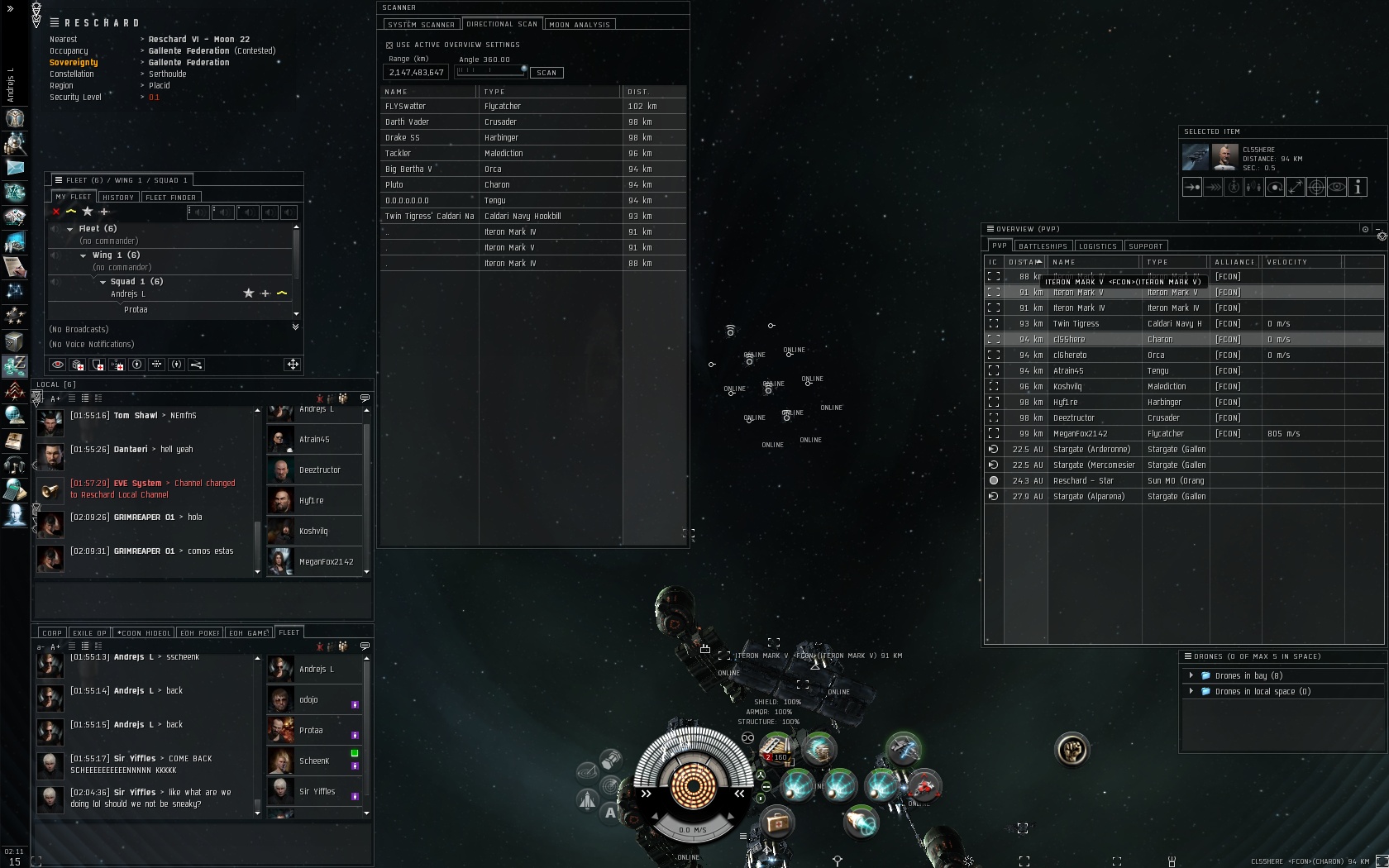Screen dimensions: 1389x868
Task: Expand Drones in bay list
Action: coord(1191,676)
